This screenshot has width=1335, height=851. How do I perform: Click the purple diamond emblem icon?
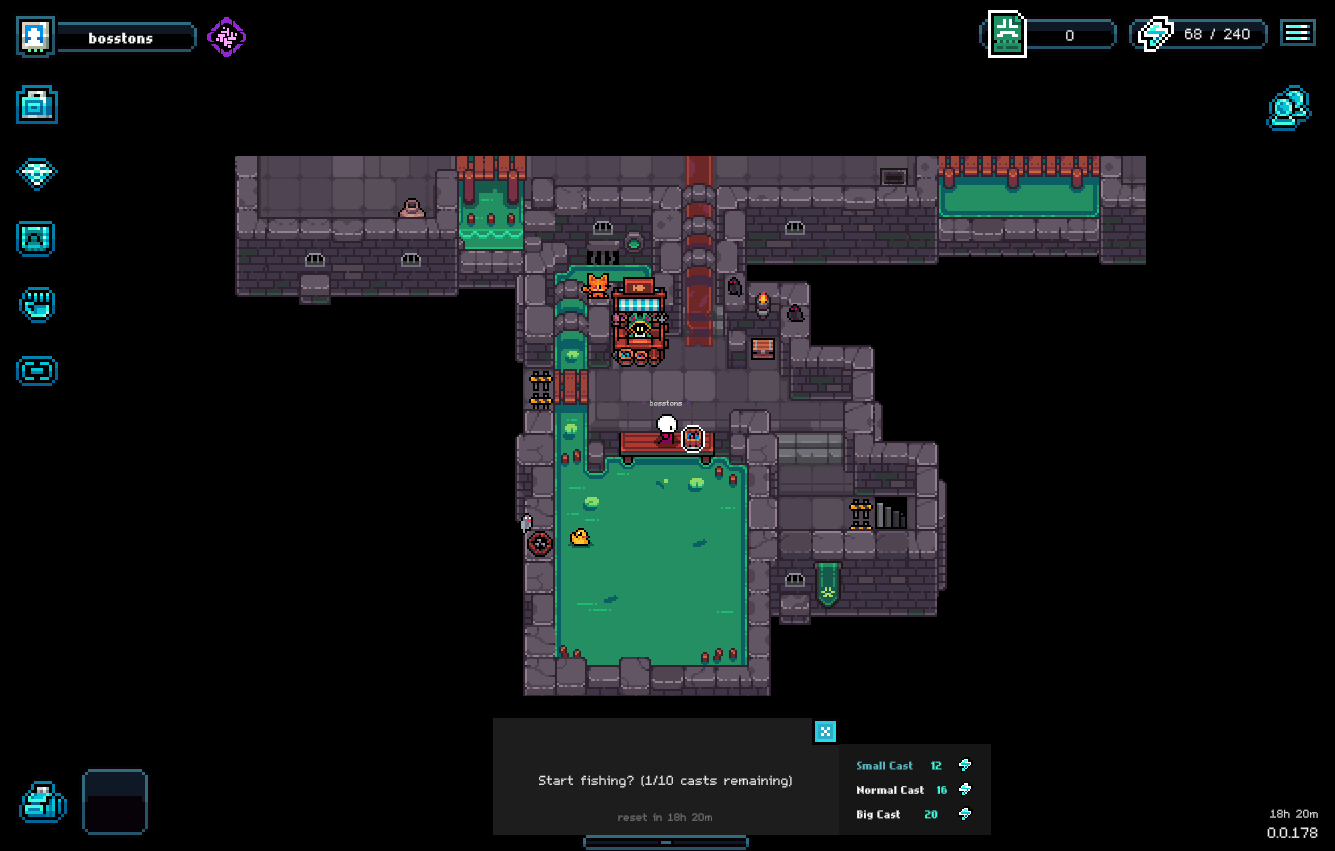click(x=226, y=37)
